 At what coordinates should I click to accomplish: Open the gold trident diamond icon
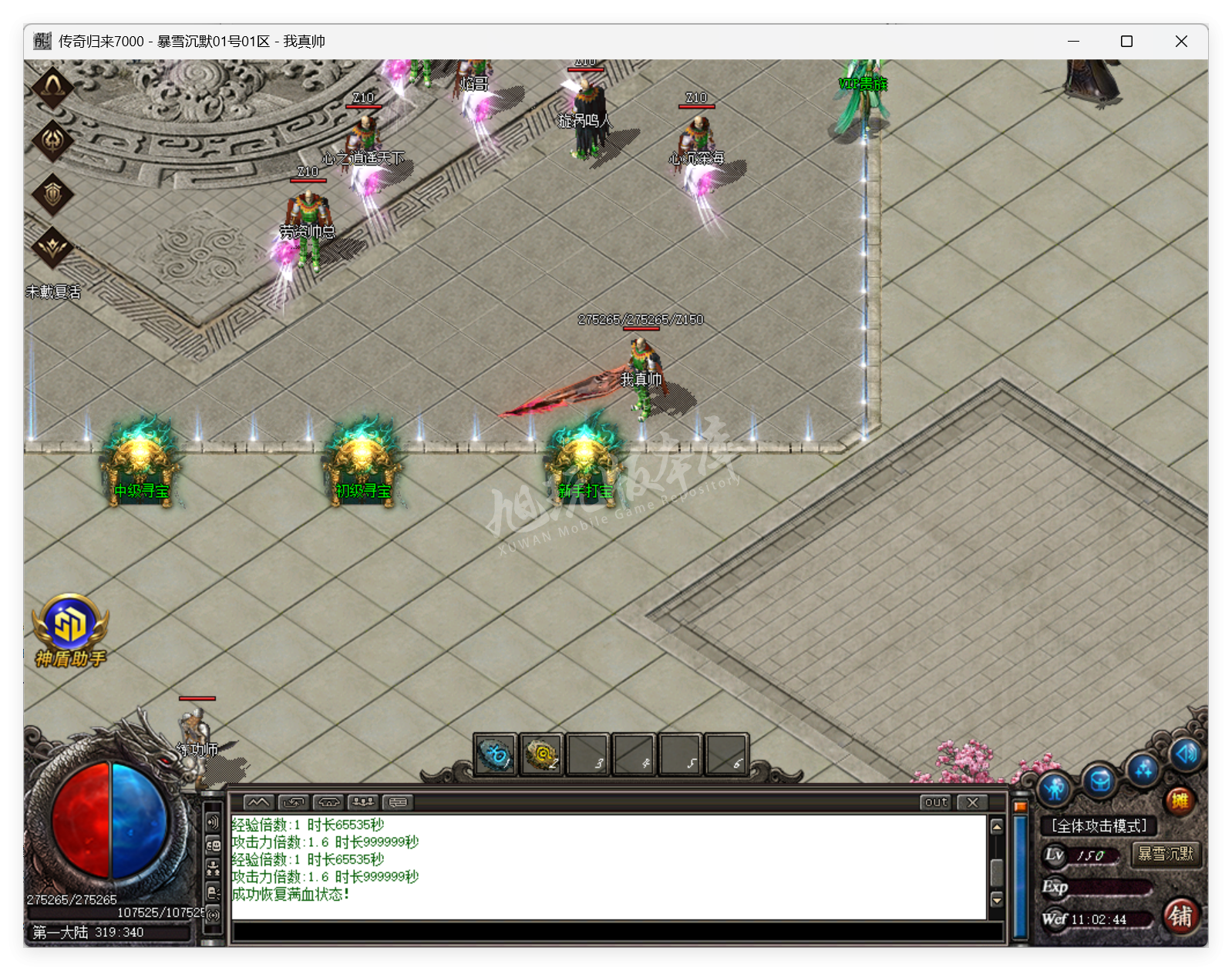coord(52,139)
